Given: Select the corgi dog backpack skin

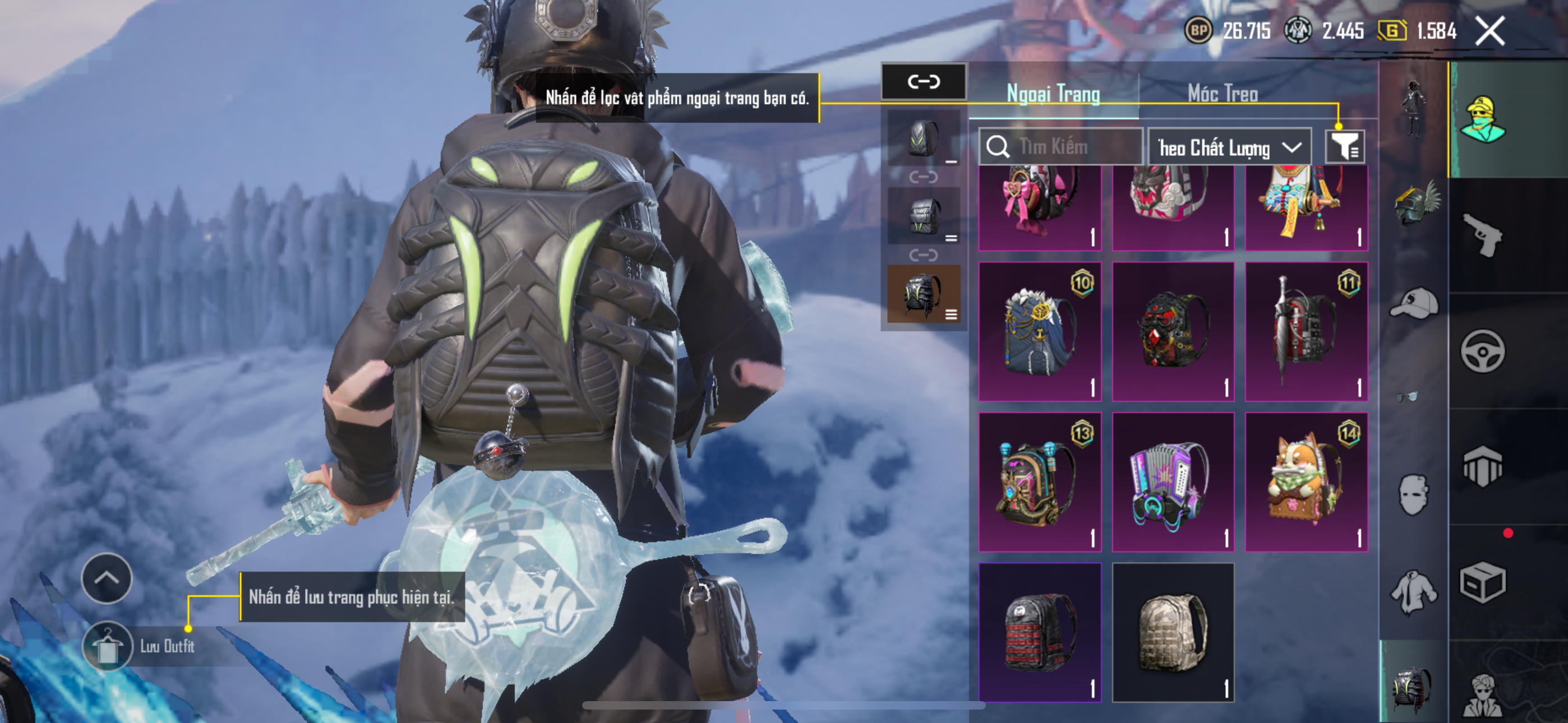Looking at the screenshot, I should [x=1306, y=482].
